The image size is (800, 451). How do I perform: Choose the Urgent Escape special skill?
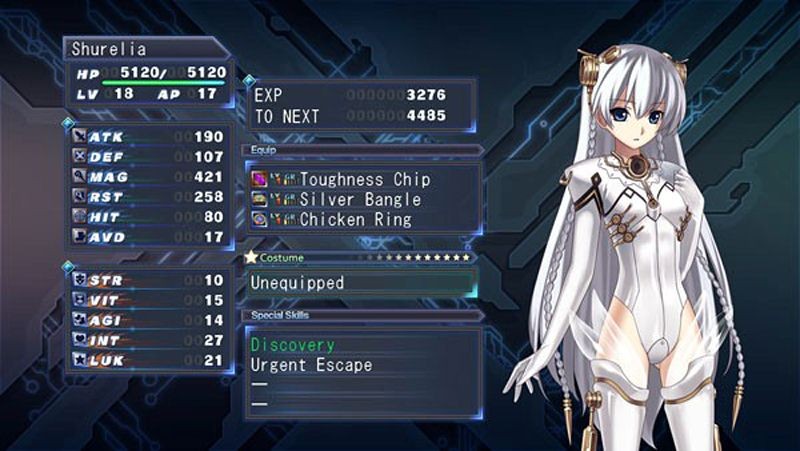[311, 365]
